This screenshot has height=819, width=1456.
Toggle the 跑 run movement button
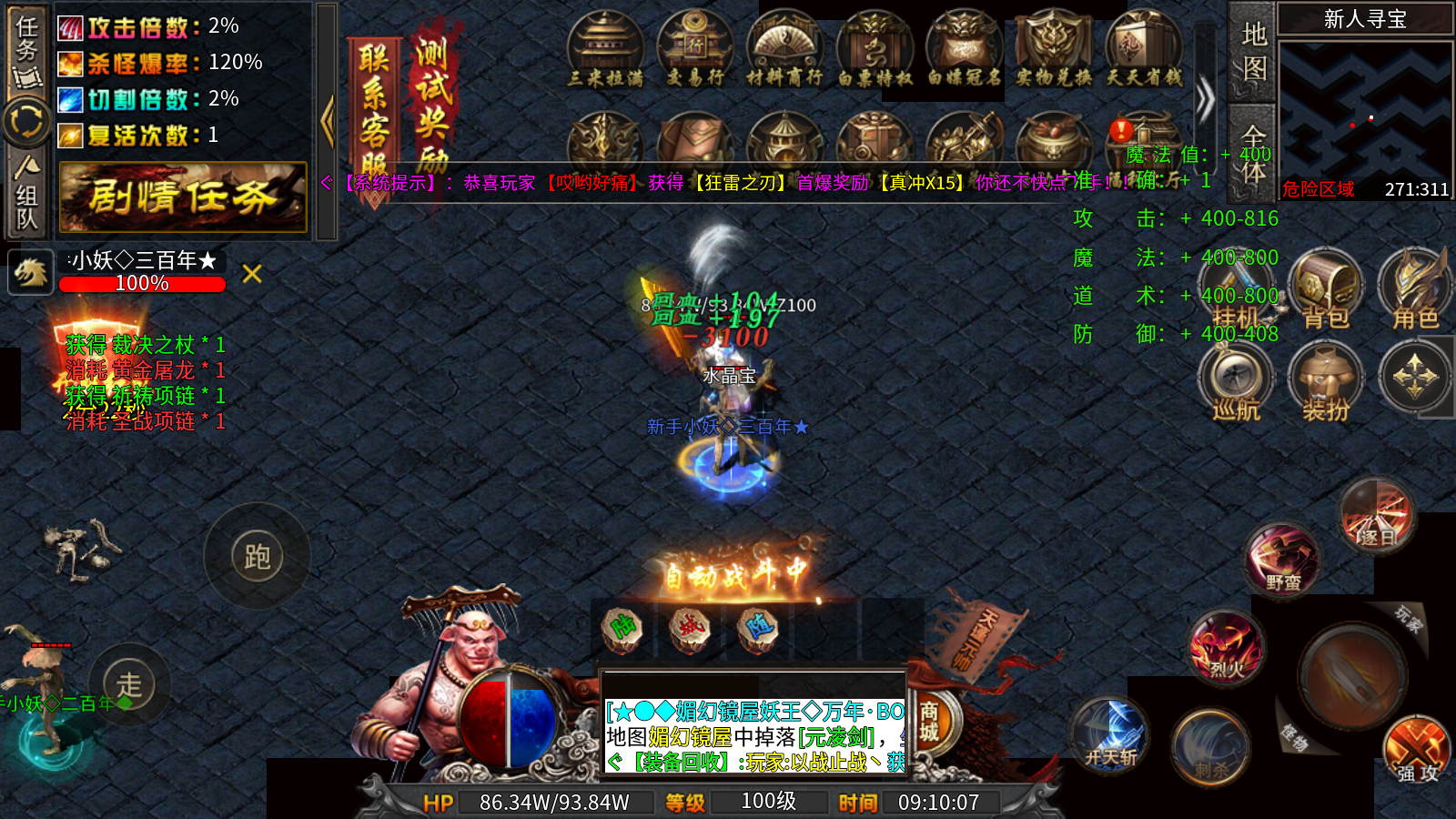(257, 557)
